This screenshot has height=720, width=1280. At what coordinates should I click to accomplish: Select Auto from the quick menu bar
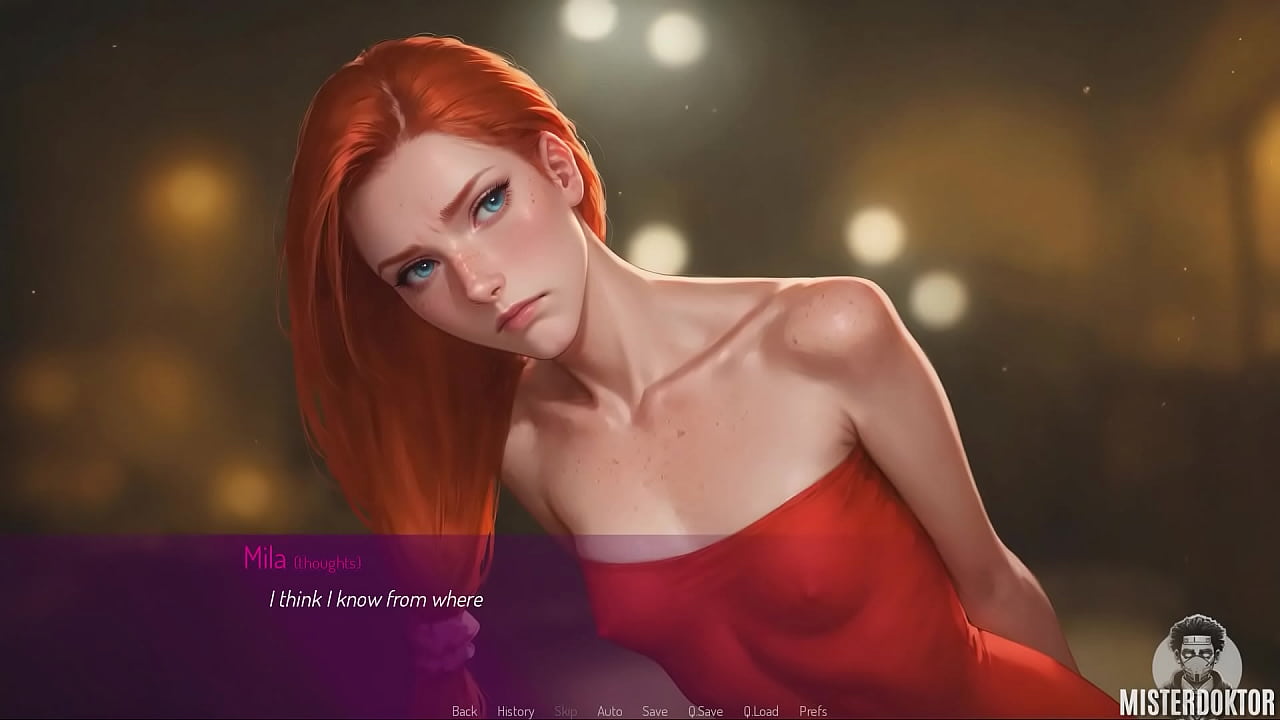[610, 711]
